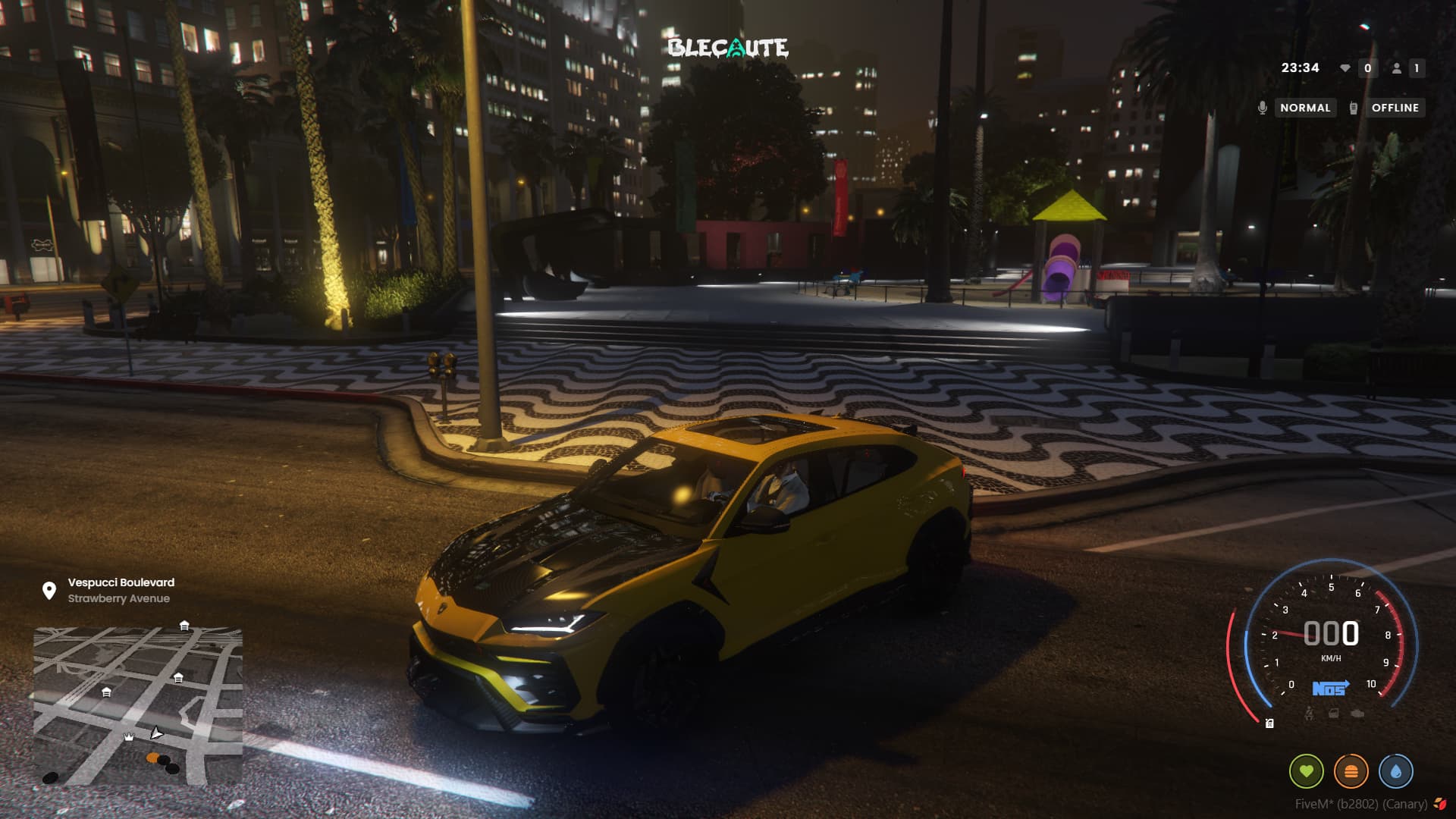The width and height of the screenshot is (1456, 819).
Task: Click the orange blip on the minimap
Action: coord(153,758)
